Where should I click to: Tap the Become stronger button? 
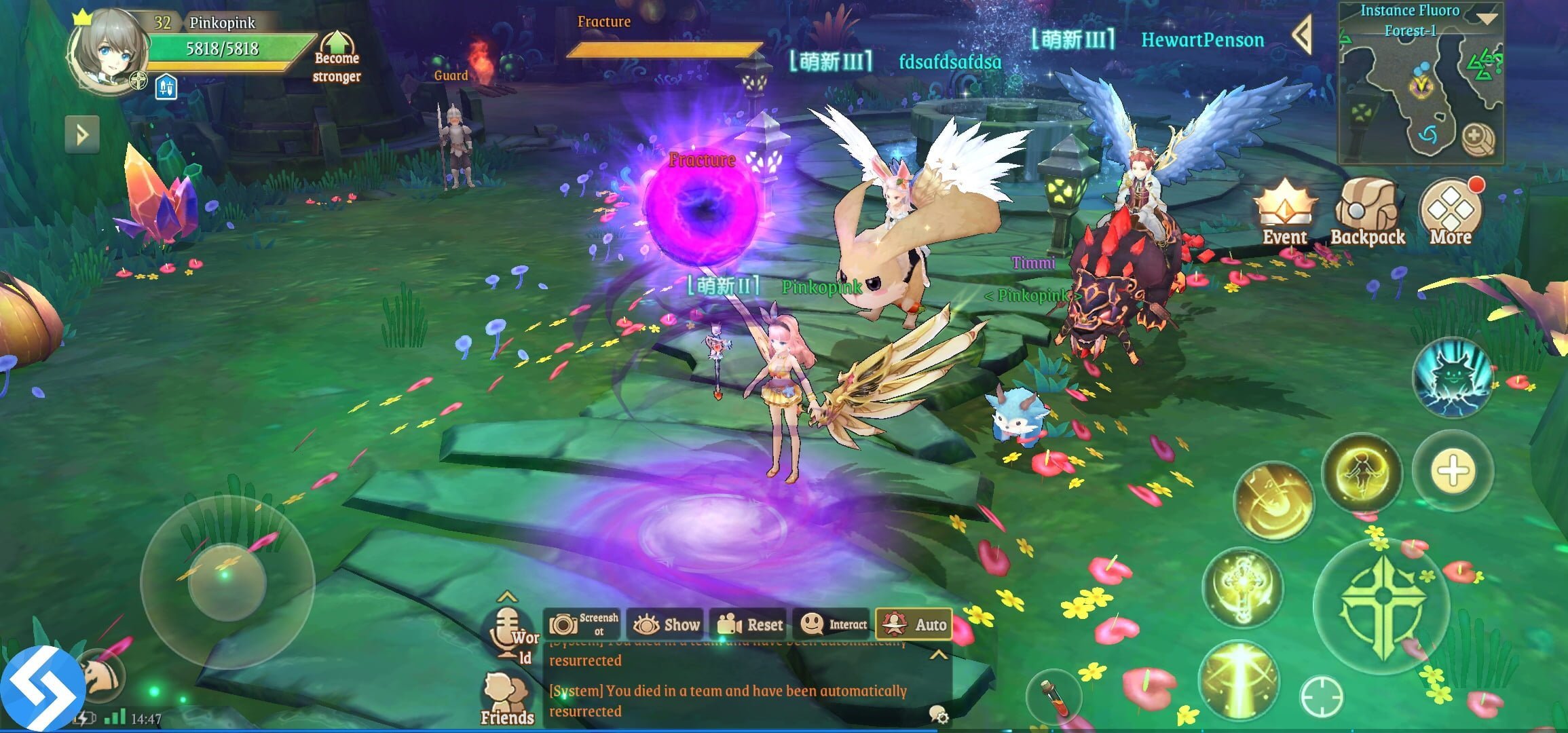(x=337, y=57)
